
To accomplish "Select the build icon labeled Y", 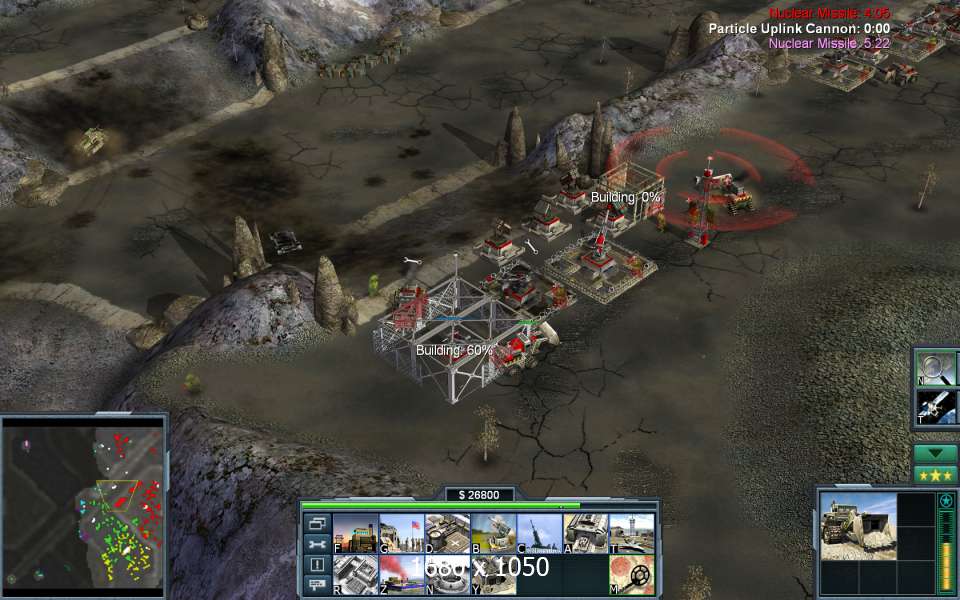I will (493, 575).
